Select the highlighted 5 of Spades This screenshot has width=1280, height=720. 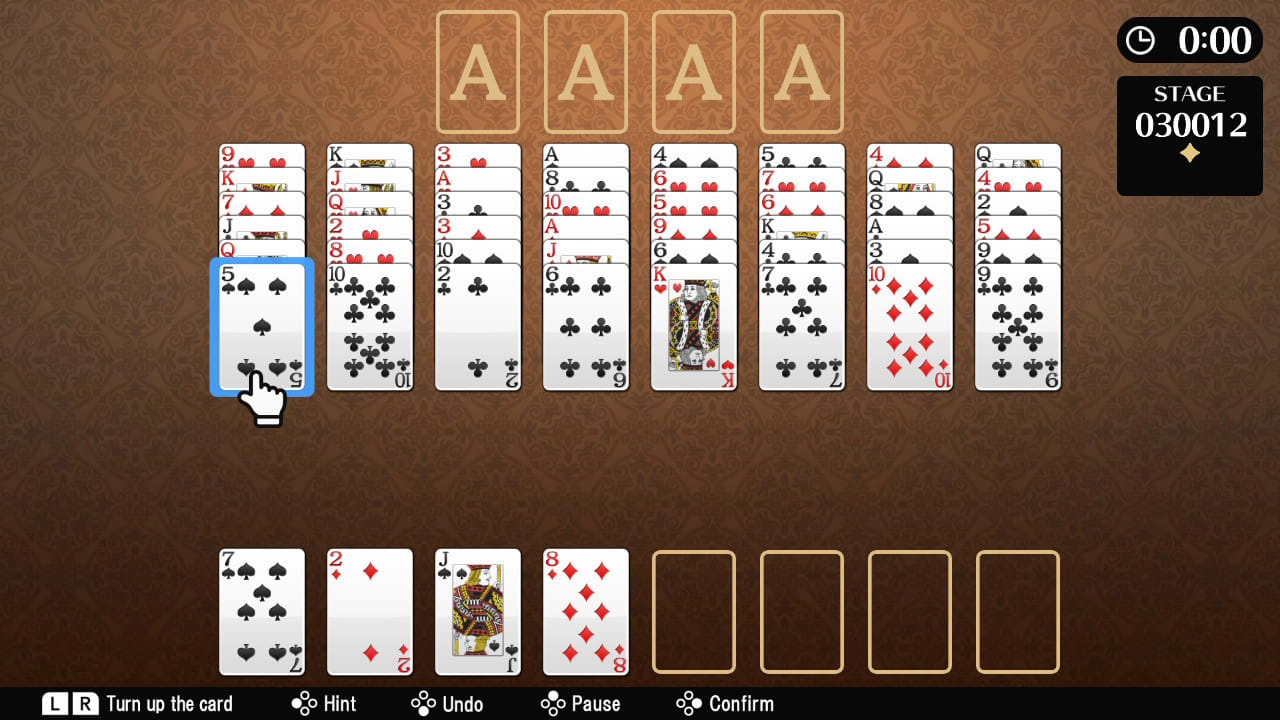coord(261,325)
